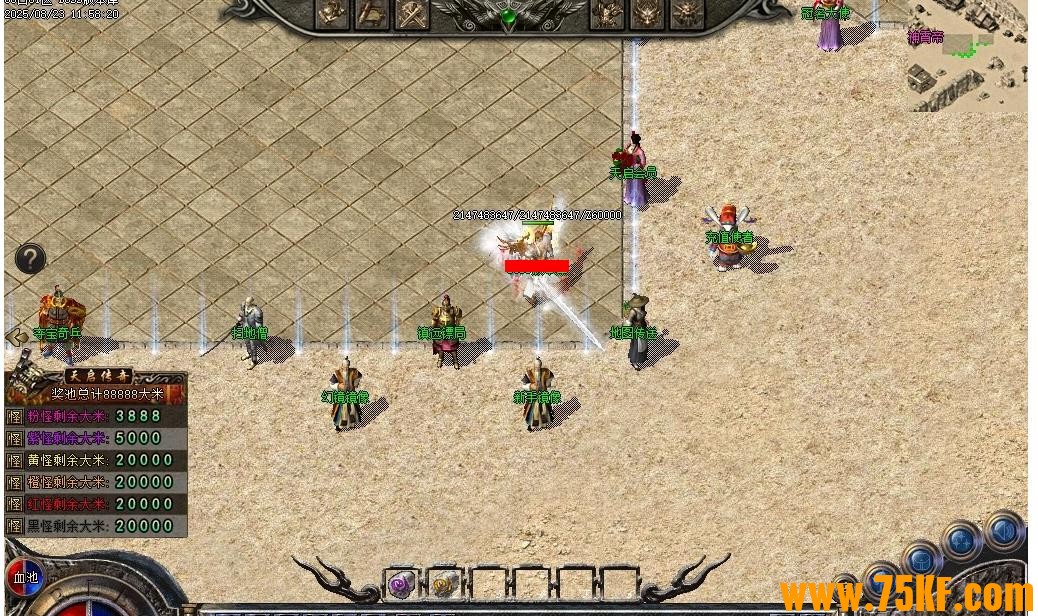The height and width of the screenshot is (616, 1038).
Task: Open the horned demon mask icon menu
Action: pos(646,14)
